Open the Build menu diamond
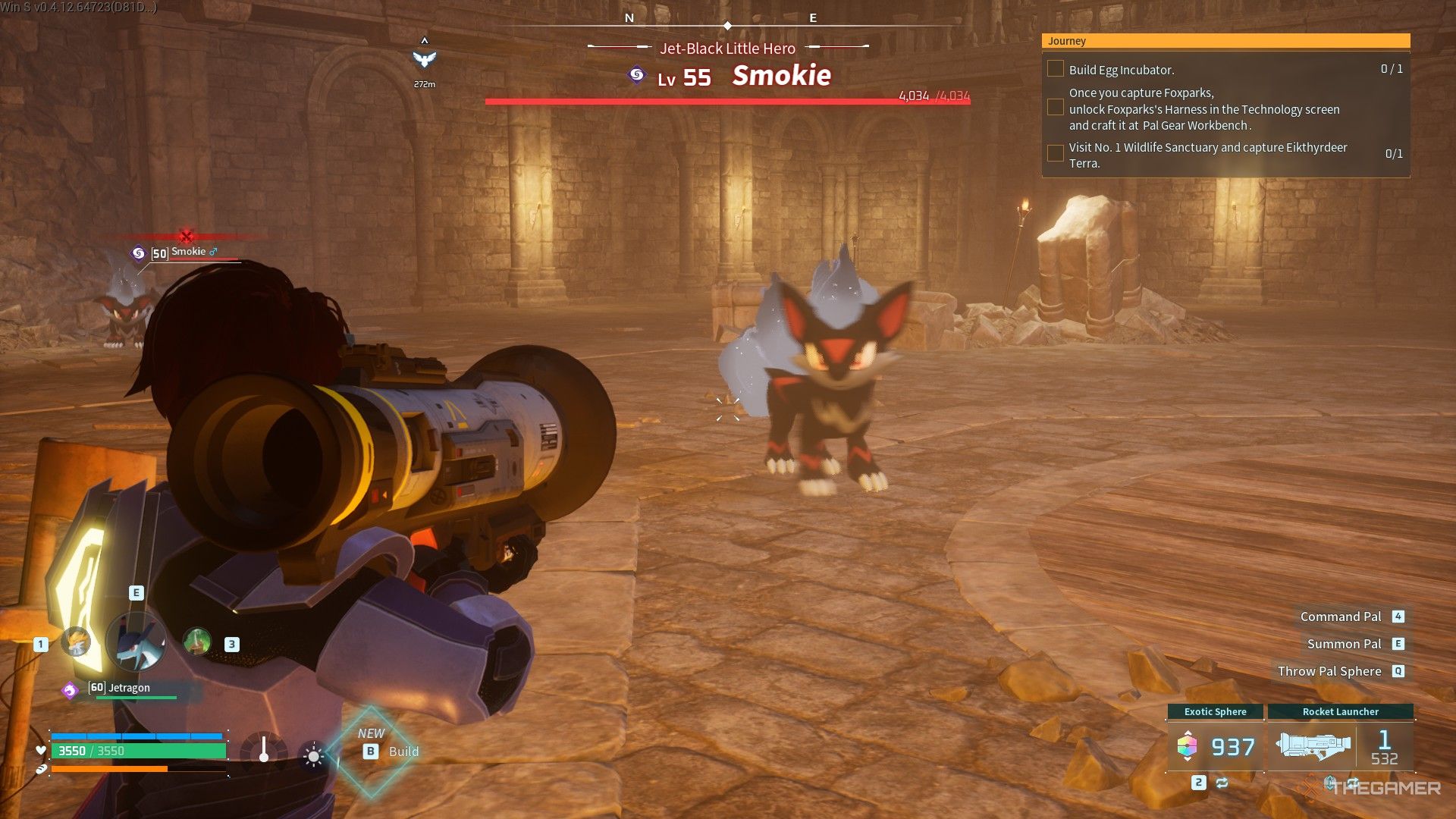The image size is (1456, 819). point(372,751)
